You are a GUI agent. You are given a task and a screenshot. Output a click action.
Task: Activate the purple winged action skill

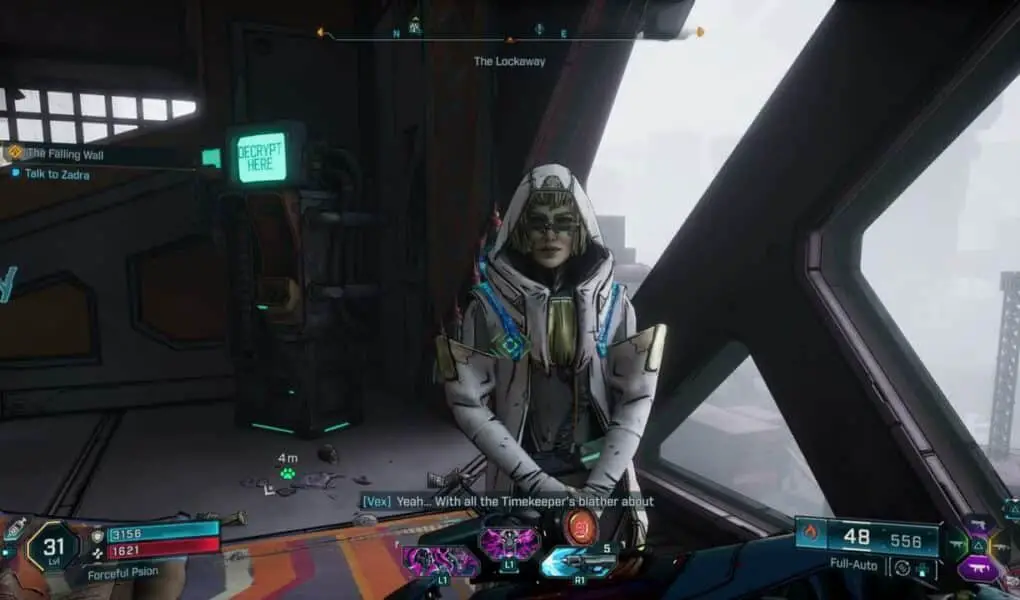click(x=509, y=543)
